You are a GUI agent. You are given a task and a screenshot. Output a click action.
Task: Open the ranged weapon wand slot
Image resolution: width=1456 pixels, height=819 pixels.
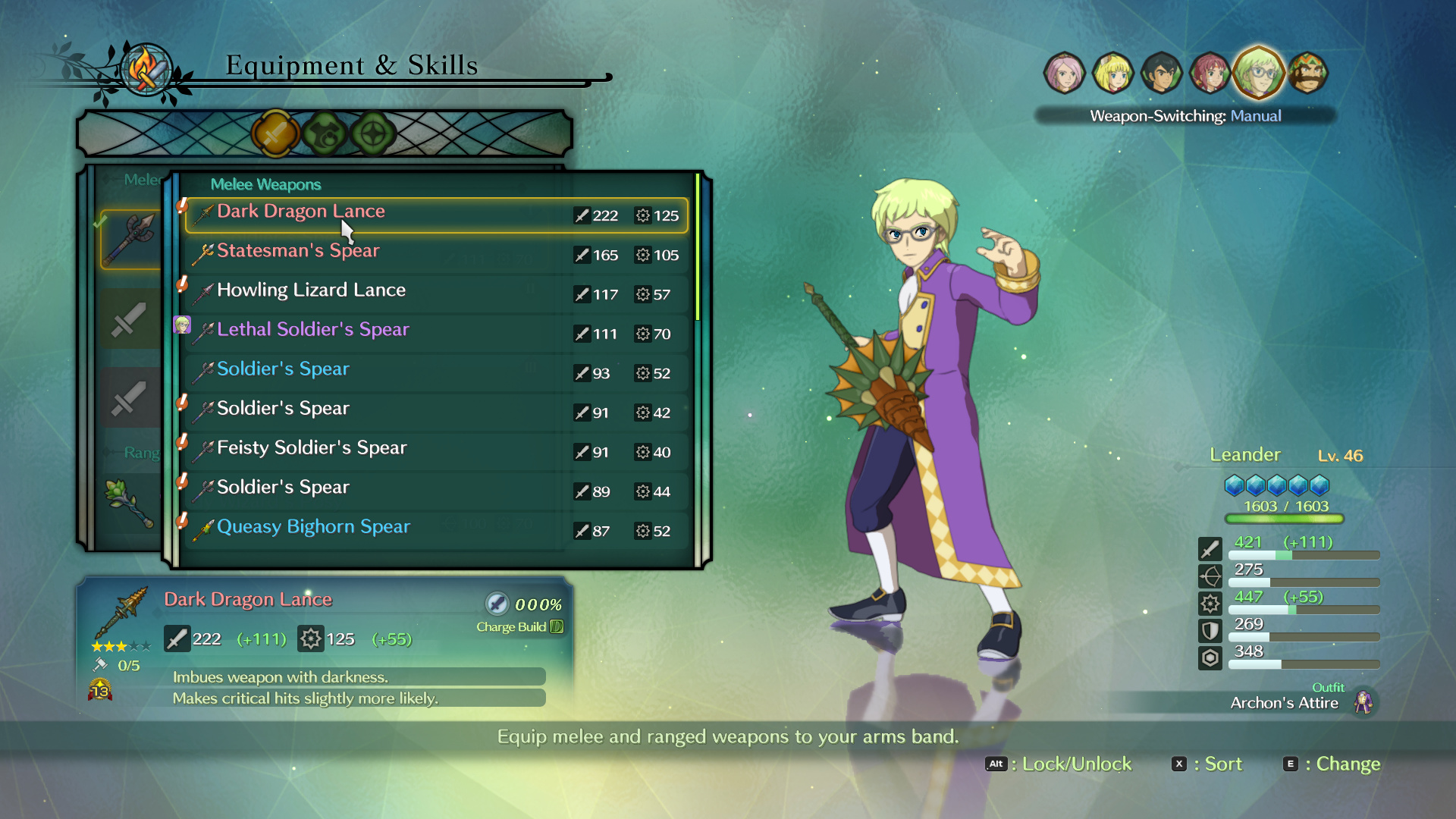point(129,502)
